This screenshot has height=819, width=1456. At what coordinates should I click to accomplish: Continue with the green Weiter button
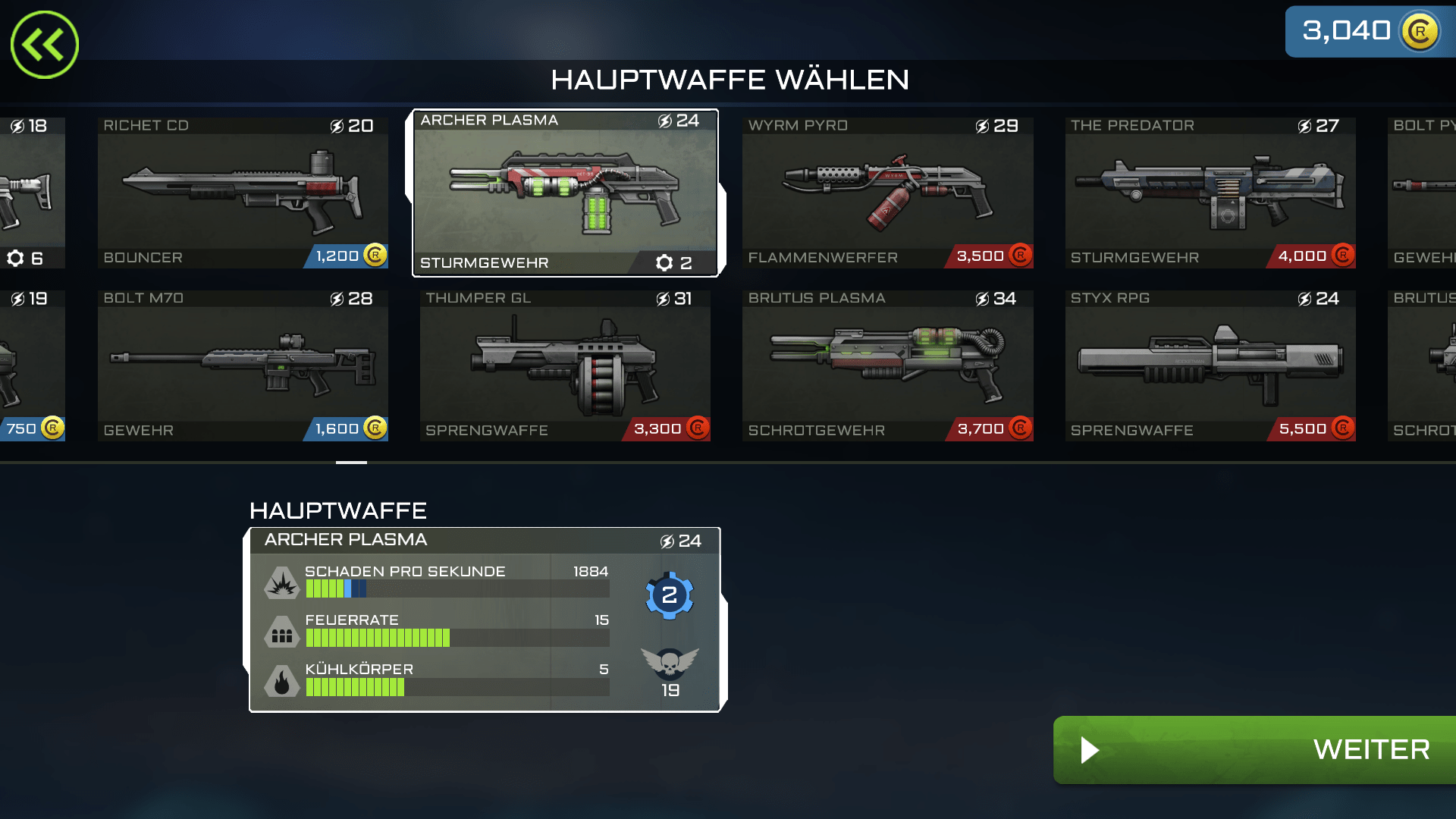(1256, 750)
